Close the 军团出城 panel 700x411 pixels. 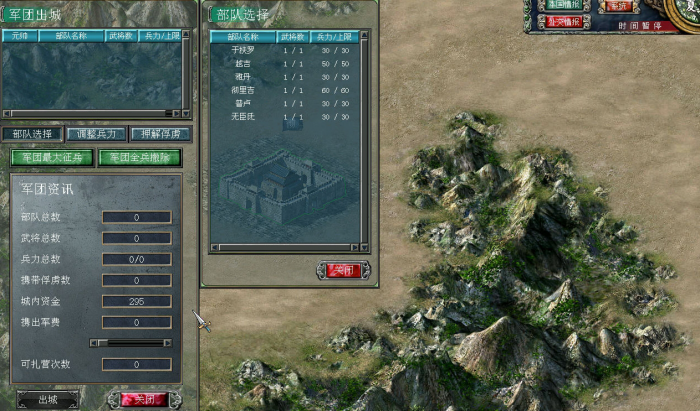(144, 399)
